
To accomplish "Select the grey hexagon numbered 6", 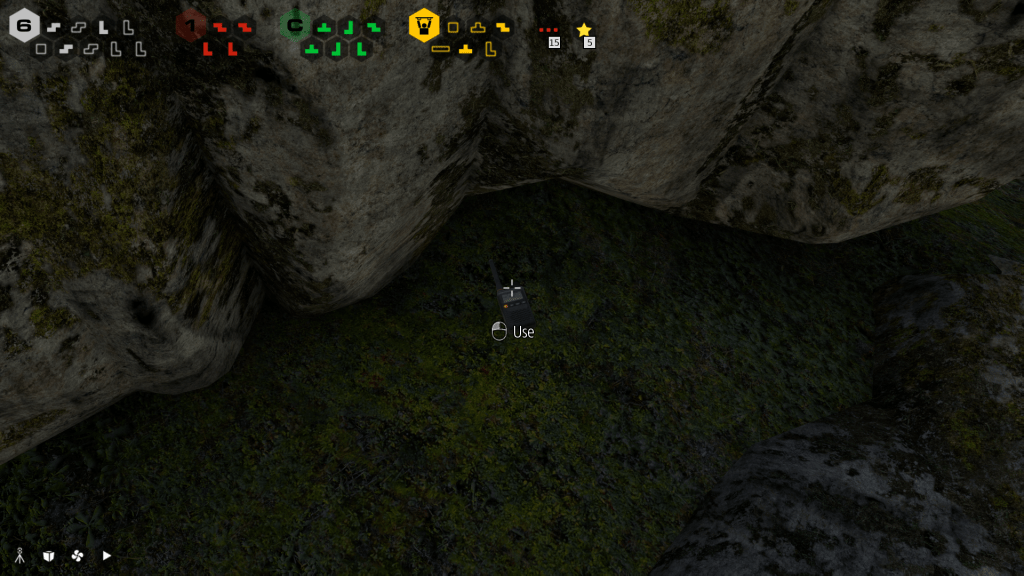I will click(x=24, y=25).
